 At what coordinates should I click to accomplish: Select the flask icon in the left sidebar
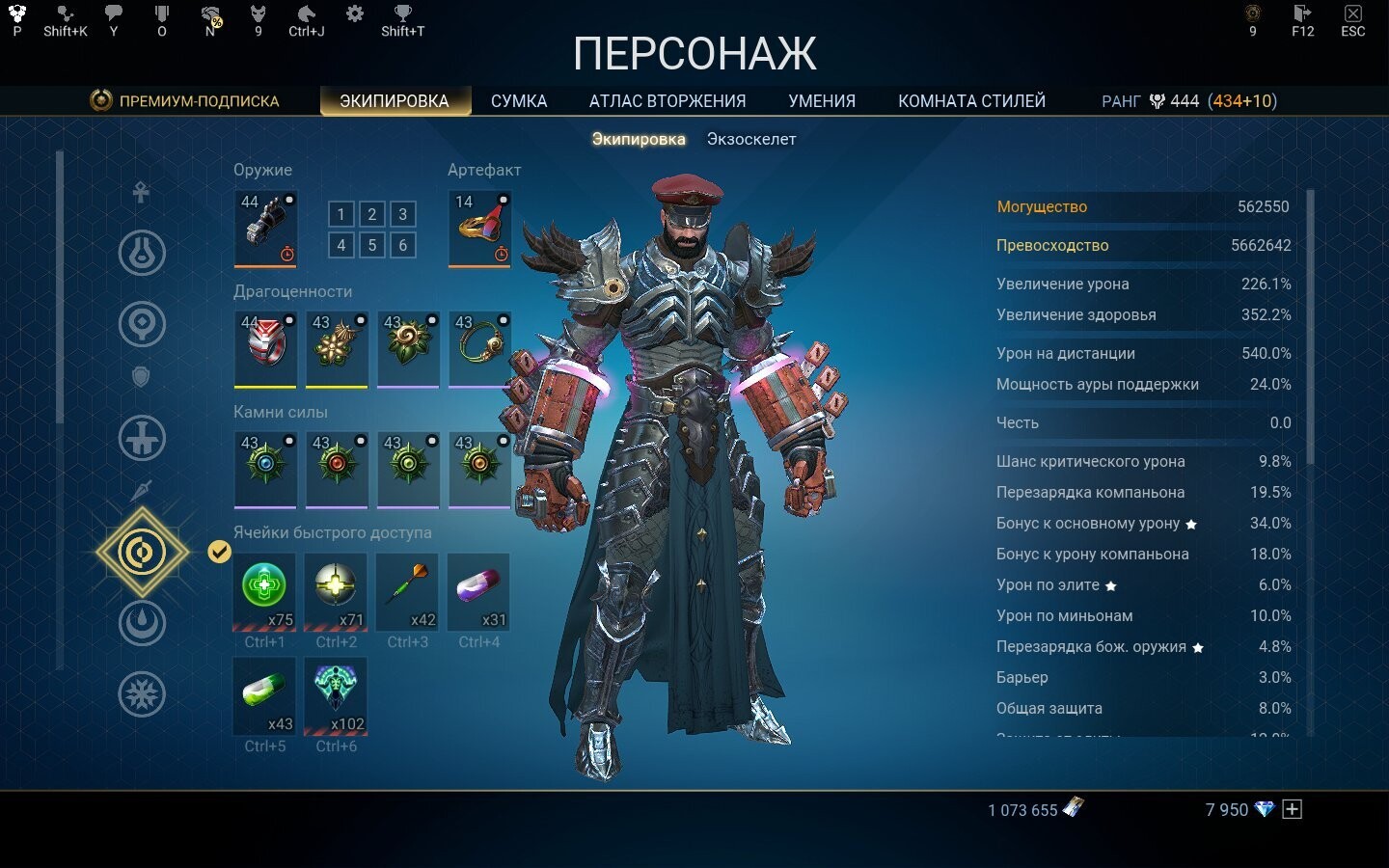[x=142, y=253]
